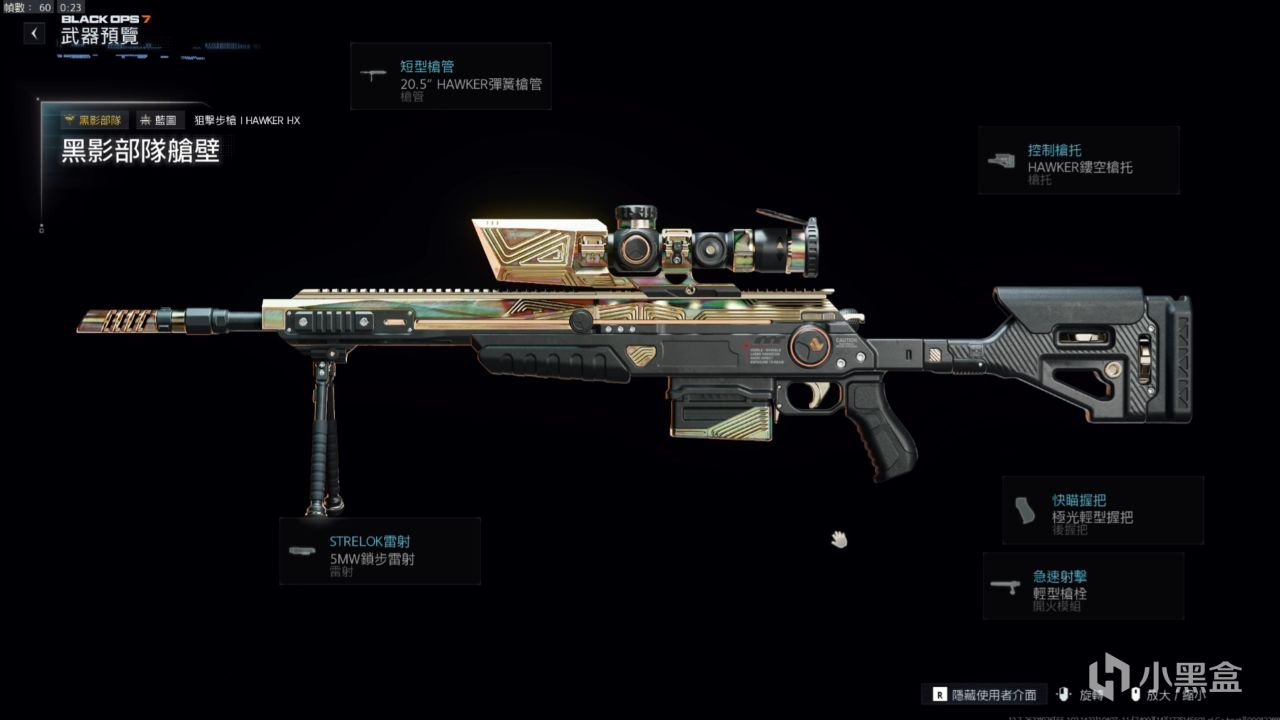Open the HAWKER stock attachment panel
This screenshot has width=1280, height=720.
point(1078,160)
